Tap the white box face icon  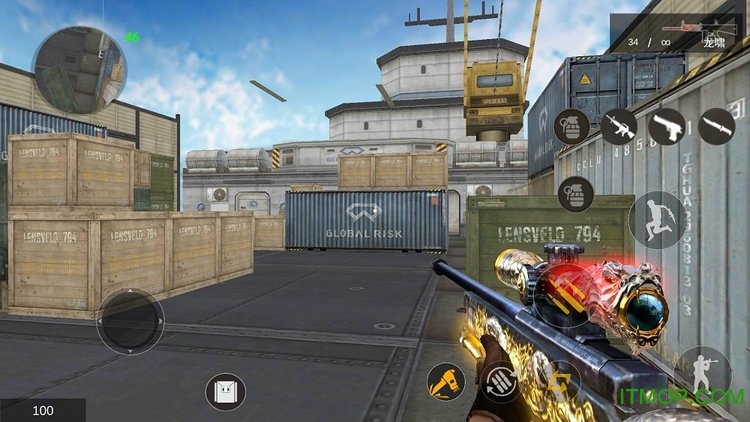(226, 391)
